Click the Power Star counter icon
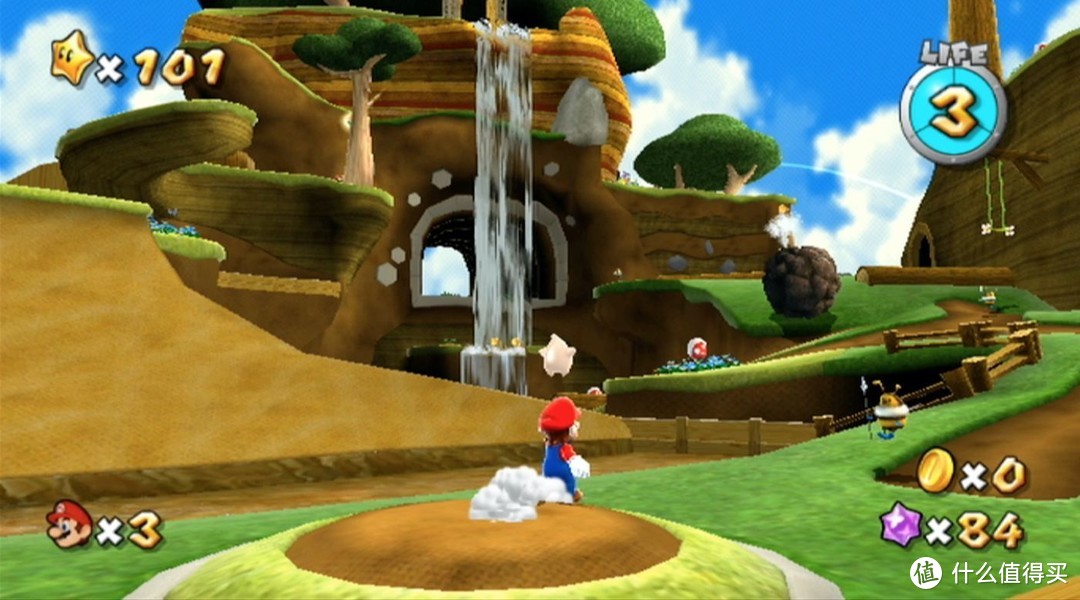Viewport: 1080px width, 600px height. coord(72,60)
